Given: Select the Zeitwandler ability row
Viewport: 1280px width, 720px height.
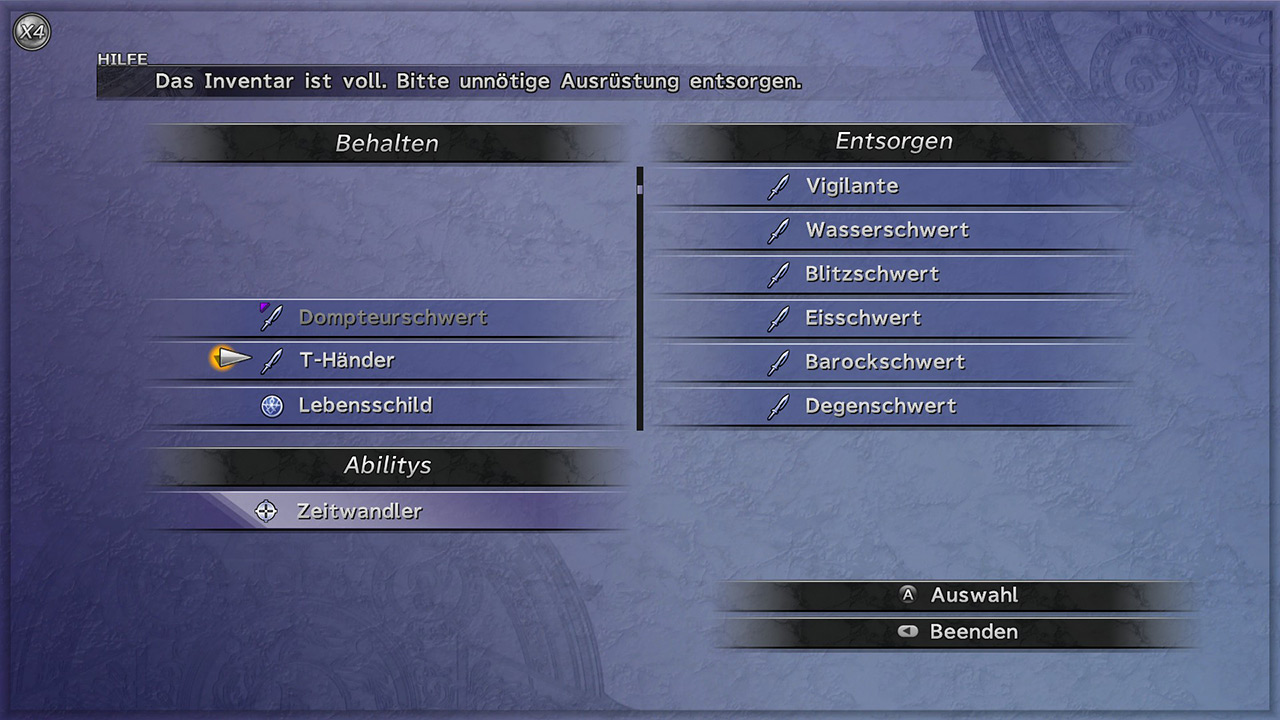Looking at the screenshot, I should click(359, 512).
